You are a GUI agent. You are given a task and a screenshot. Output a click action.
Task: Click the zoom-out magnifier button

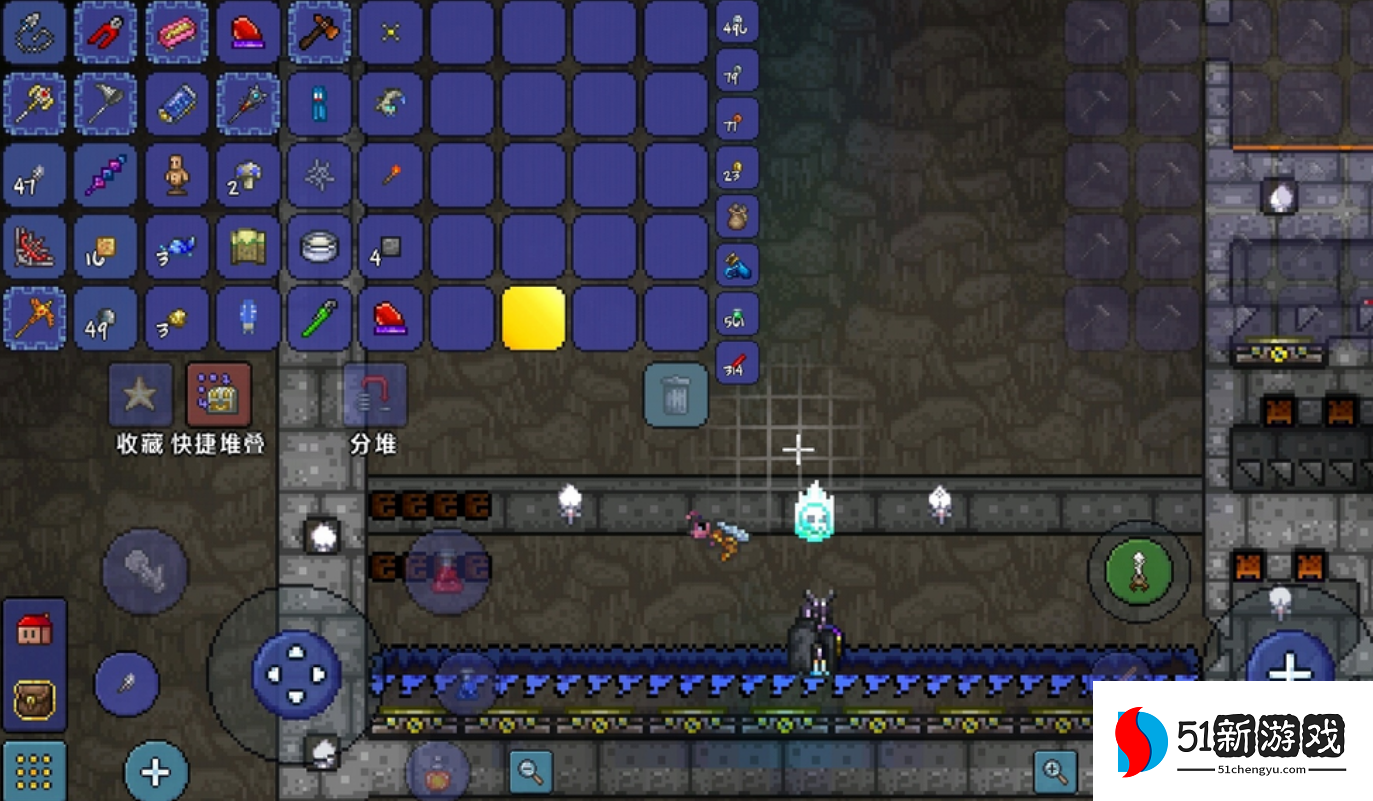coord(531,770)
